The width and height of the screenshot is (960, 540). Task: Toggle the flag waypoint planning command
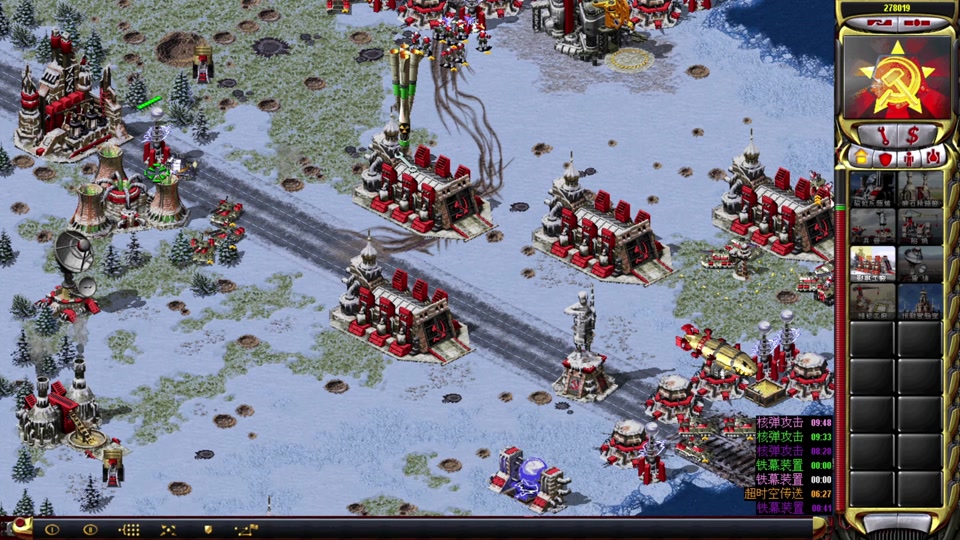[246, 529]
